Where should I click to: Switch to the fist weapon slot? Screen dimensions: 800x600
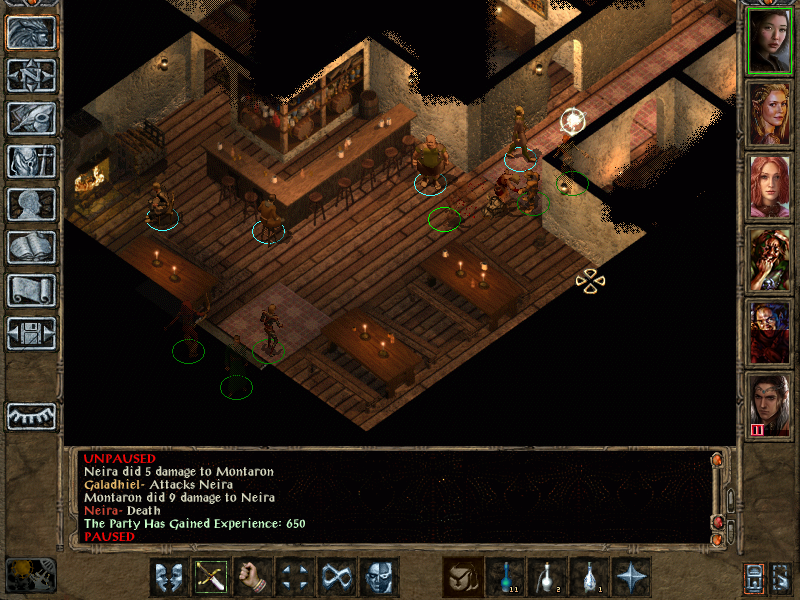click(253, 577)
